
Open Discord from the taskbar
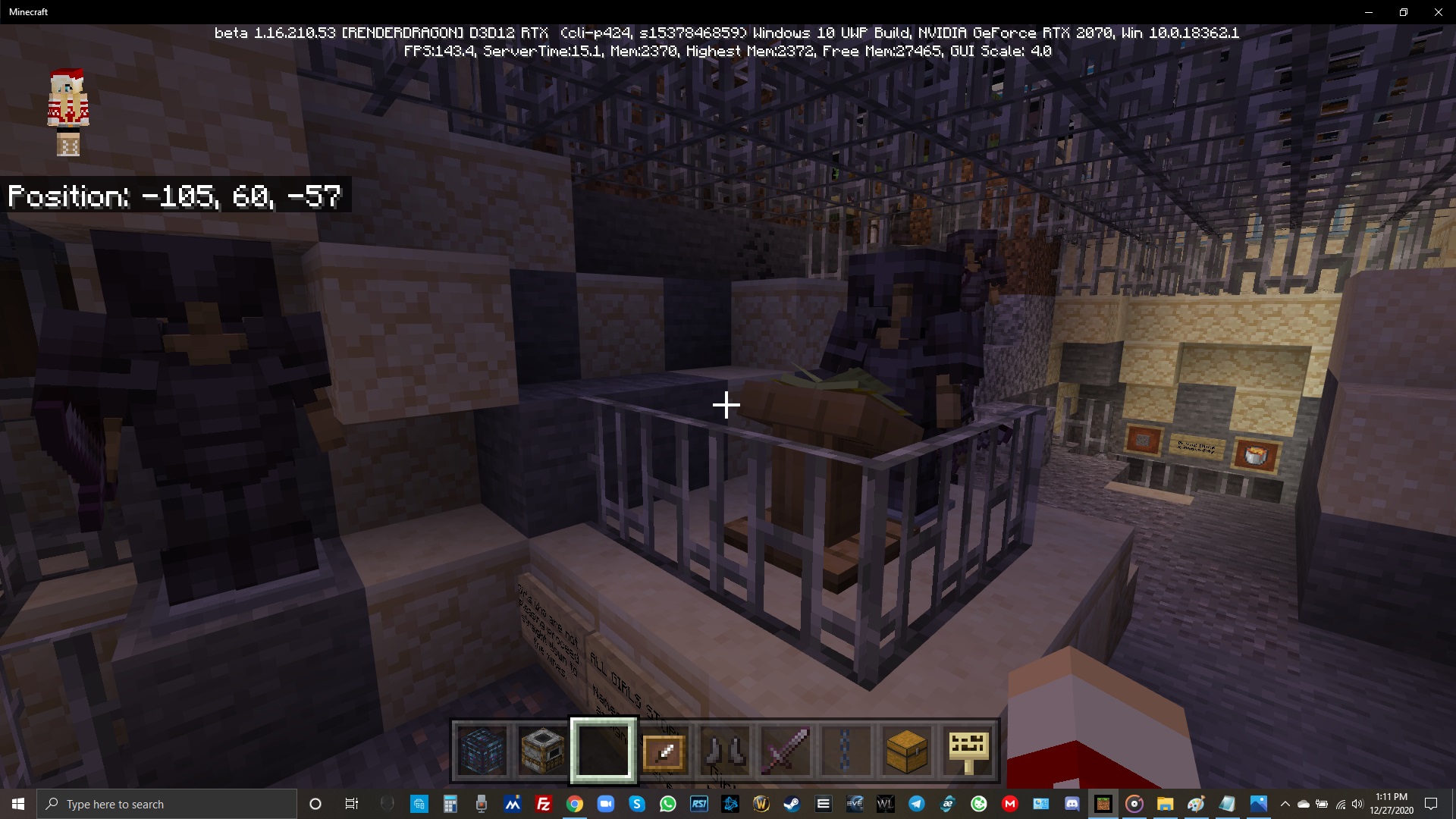click(x=1072, y=804)
